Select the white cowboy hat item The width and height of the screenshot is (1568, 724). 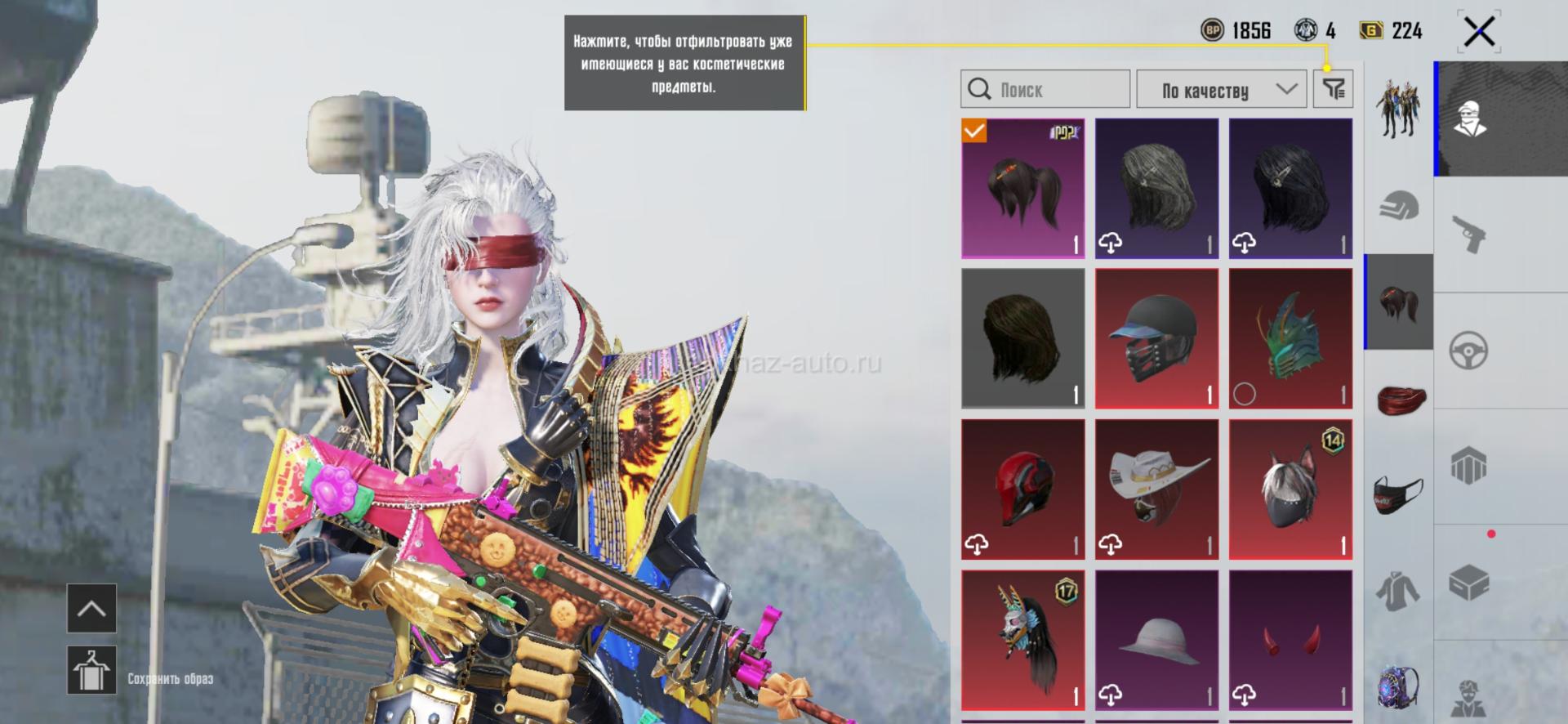click(x=1156, y=489)
